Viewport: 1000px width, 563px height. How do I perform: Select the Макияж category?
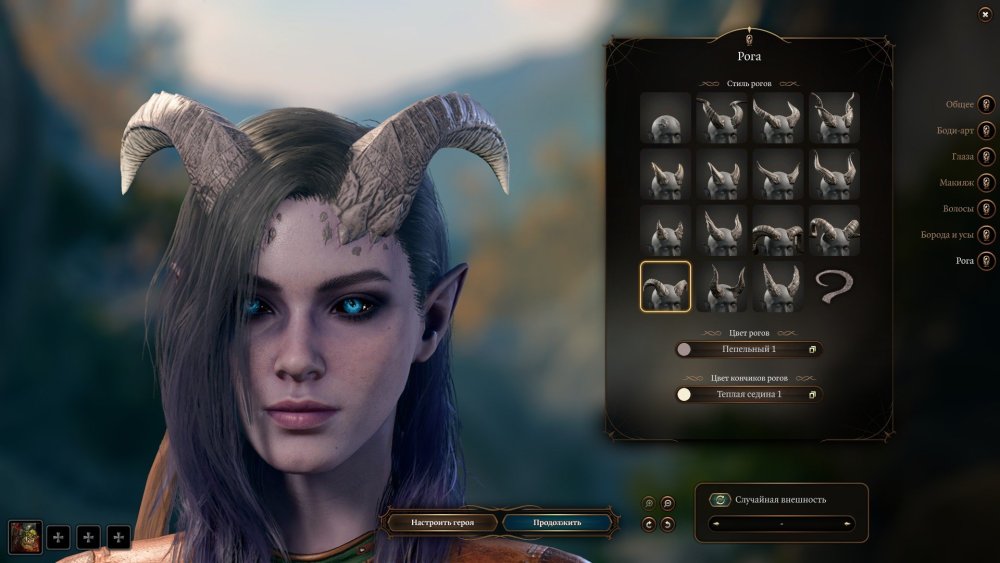click(x=986, y=183)
